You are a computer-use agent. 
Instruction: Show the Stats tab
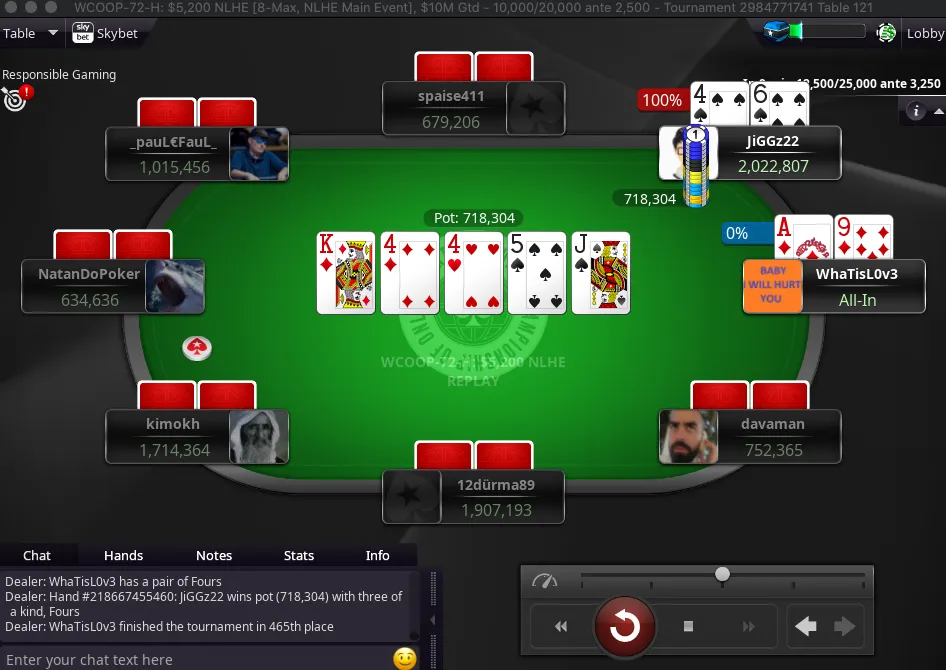(x=299, y=555)
